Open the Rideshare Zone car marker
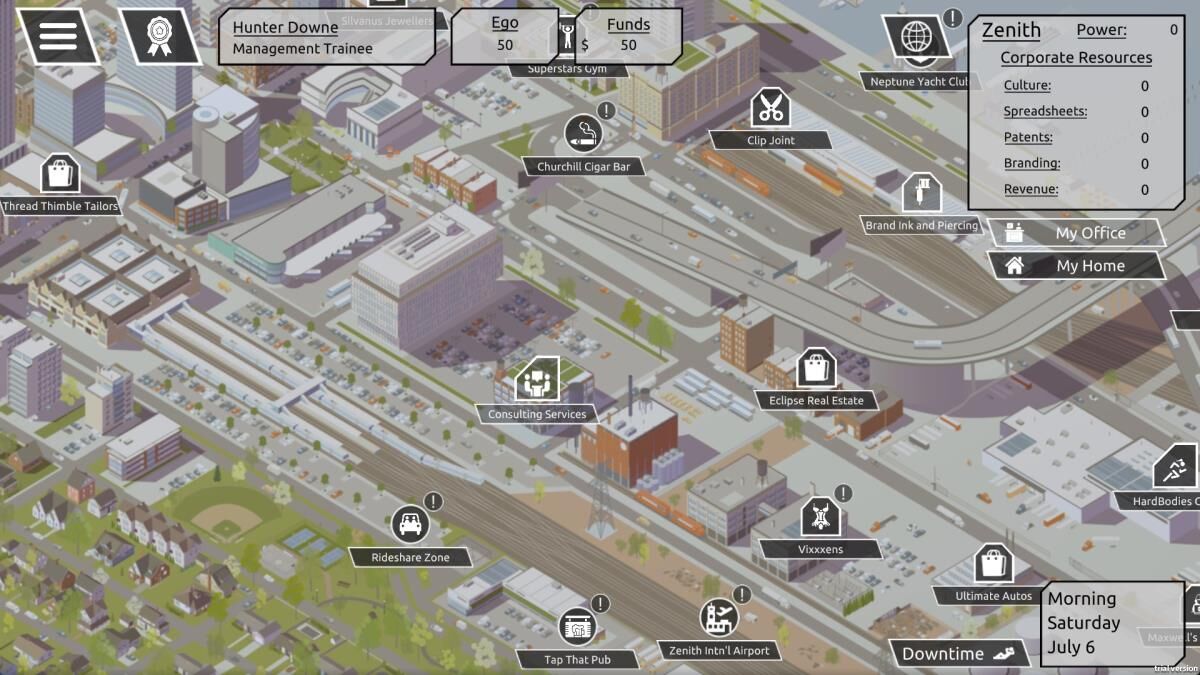1200x675 pixels. pyautogui.click(x=410, y=524)
